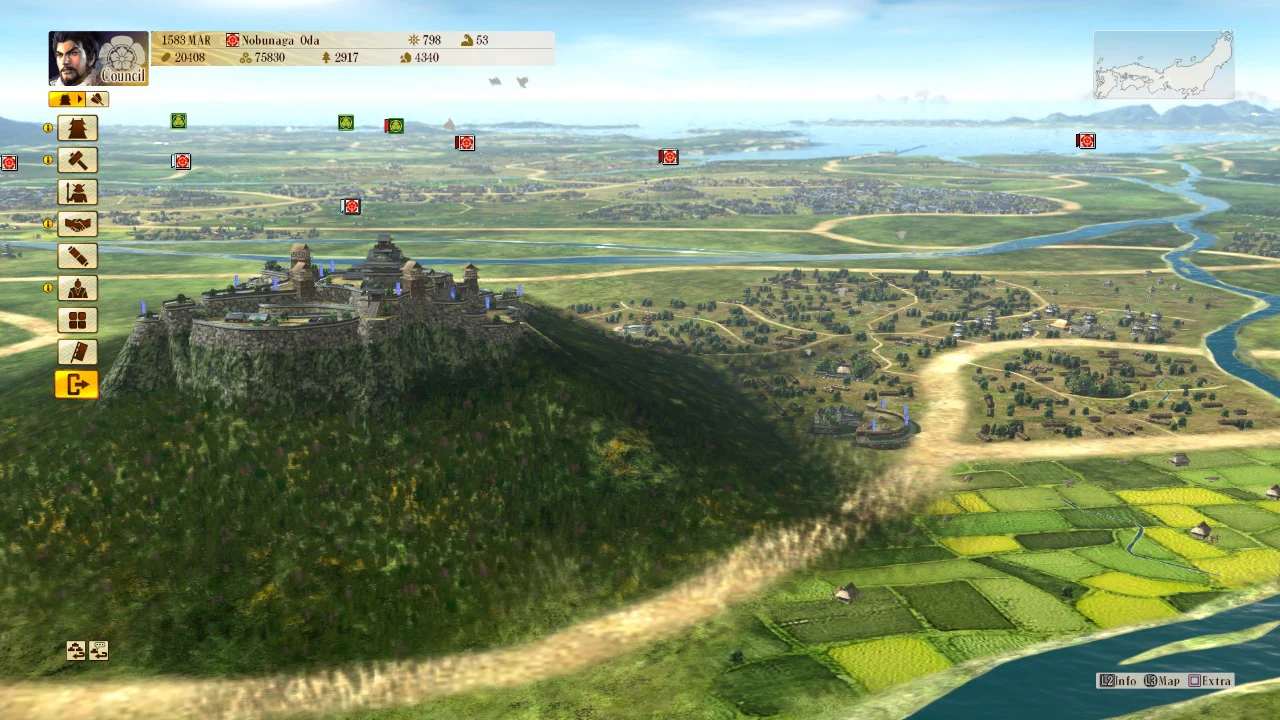Expand the arrow between castle and hammer icons

[81, 99]
